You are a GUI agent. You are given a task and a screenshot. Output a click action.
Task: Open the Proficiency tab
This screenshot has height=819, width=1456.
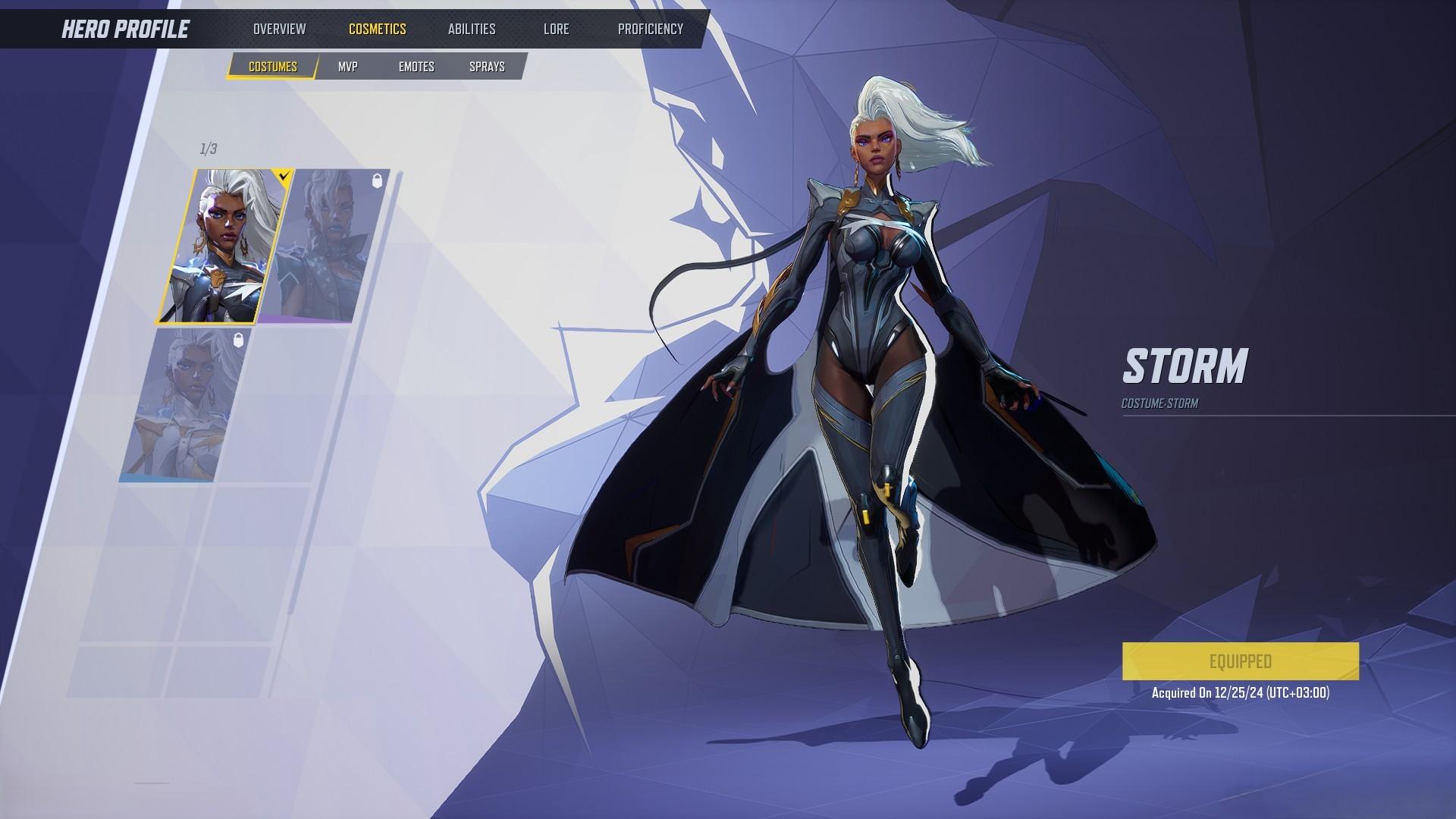click(650, 29)
